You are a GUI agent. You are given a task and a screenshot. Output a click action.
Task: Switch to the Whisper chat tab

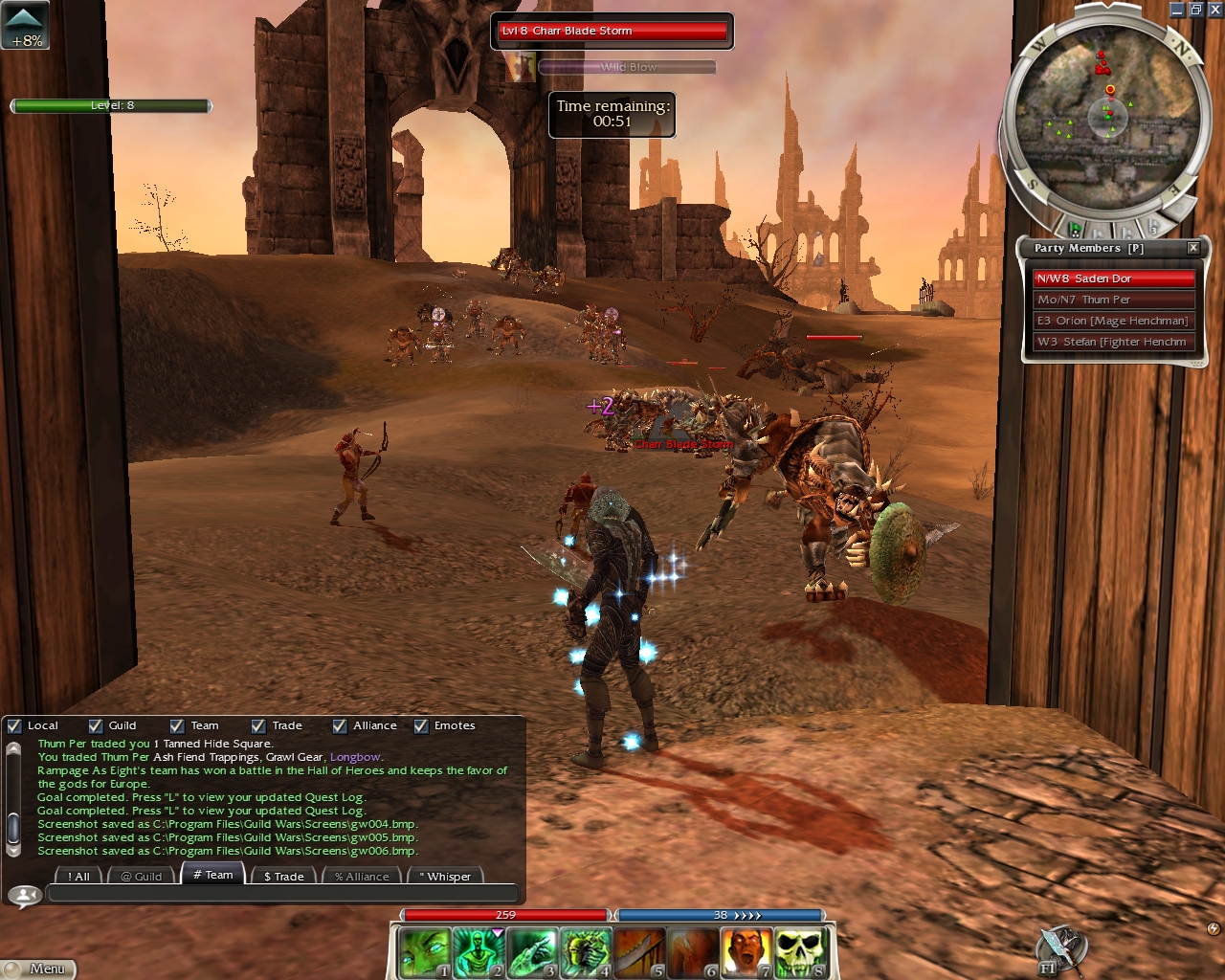tap(445, 876)
